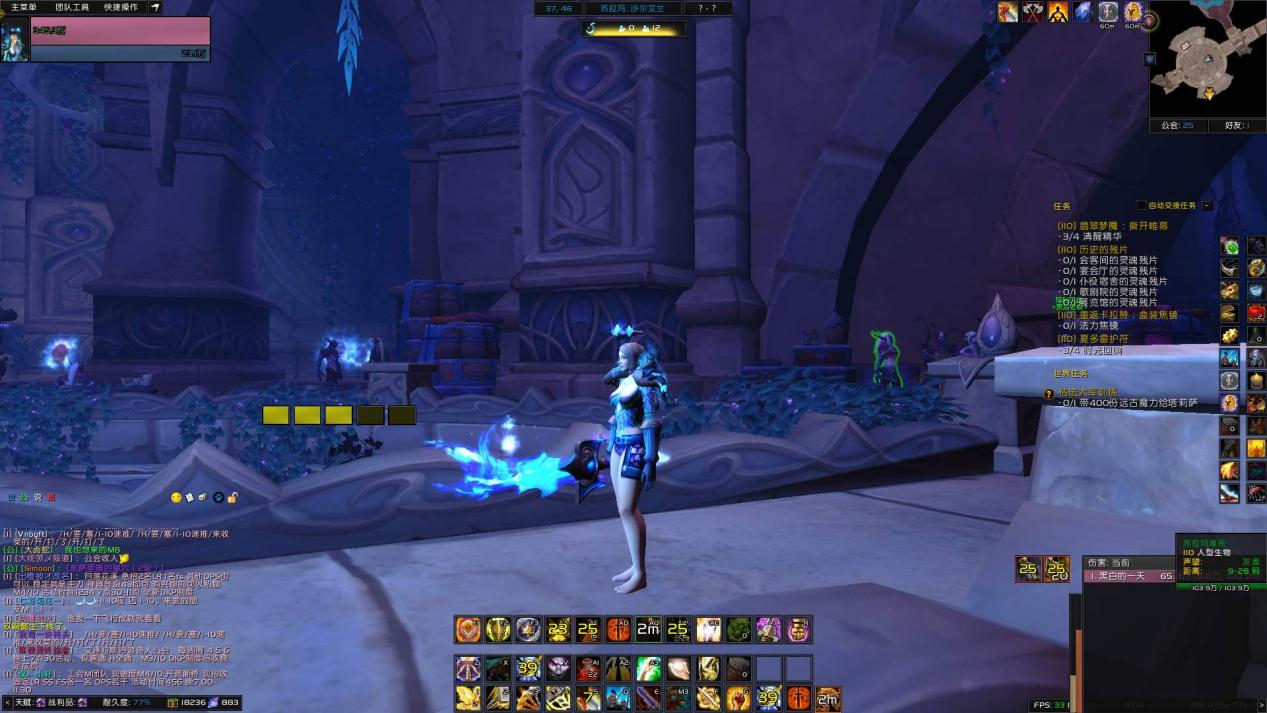
Task: Open the minimap
Action: click(x=1208, y=59)
